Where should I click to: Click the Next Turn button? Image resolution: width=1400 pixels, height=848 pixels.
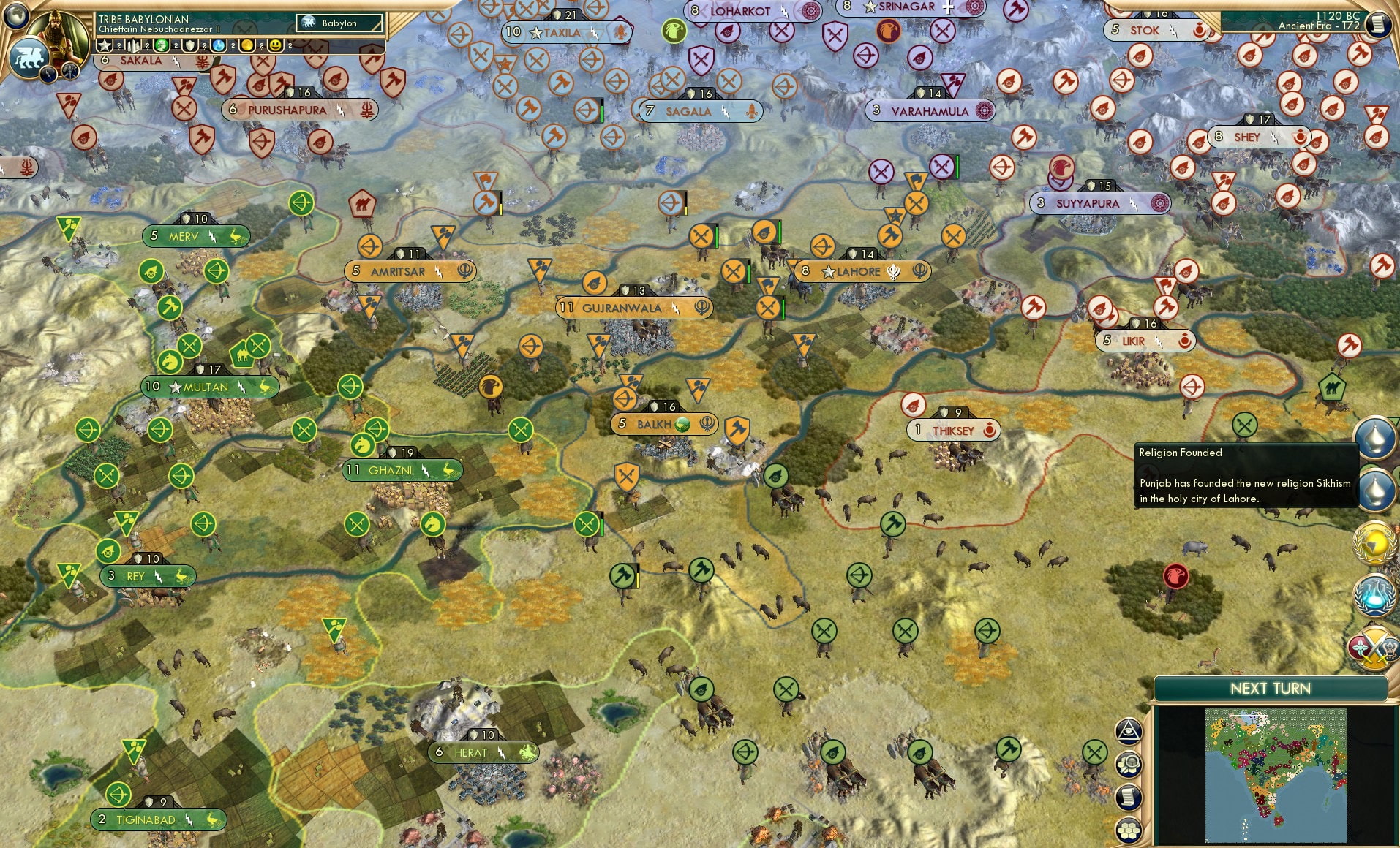(1271, 688)
